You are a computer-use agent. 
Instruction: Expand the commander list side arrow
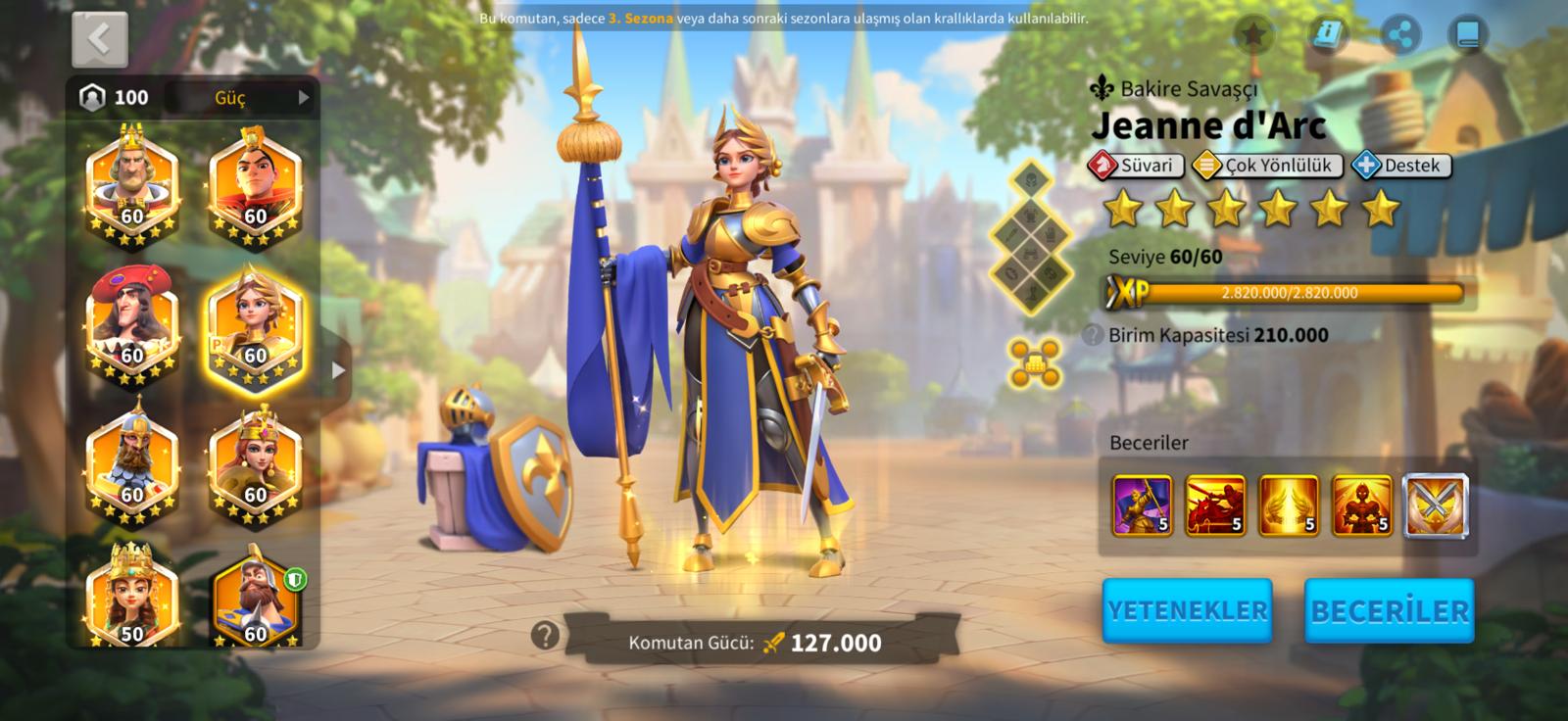[338, 370]
